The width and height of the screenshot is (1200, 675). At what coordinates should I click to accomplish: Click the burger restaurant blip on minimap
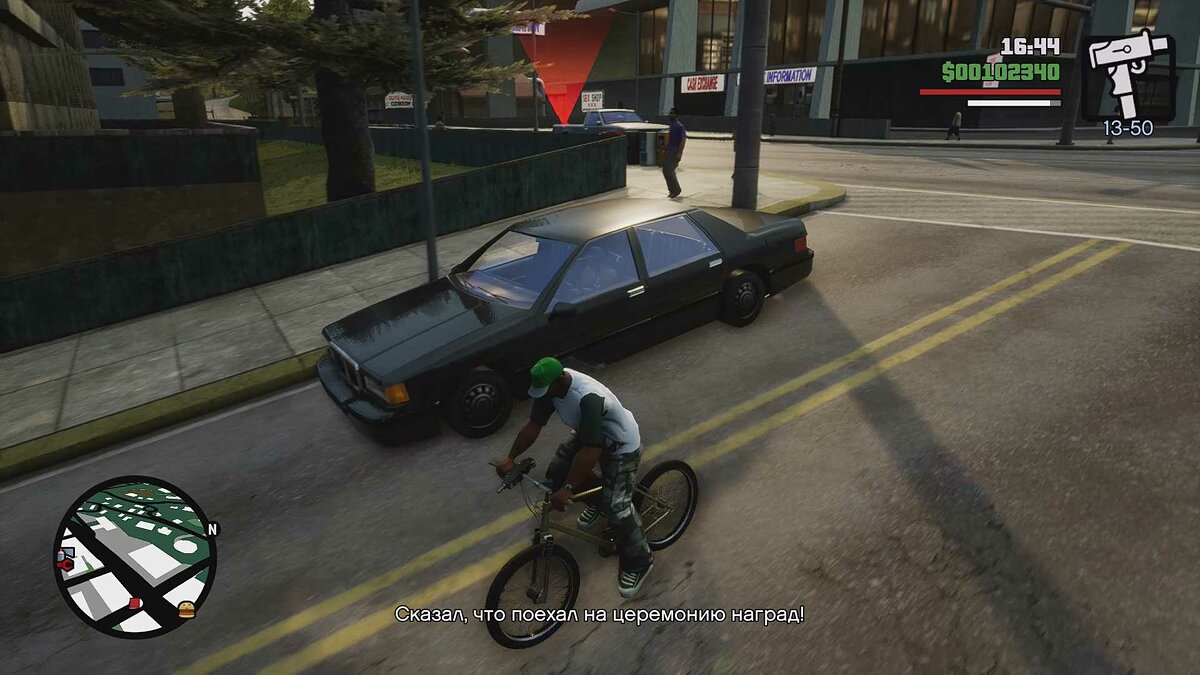(x=185, y=609)
